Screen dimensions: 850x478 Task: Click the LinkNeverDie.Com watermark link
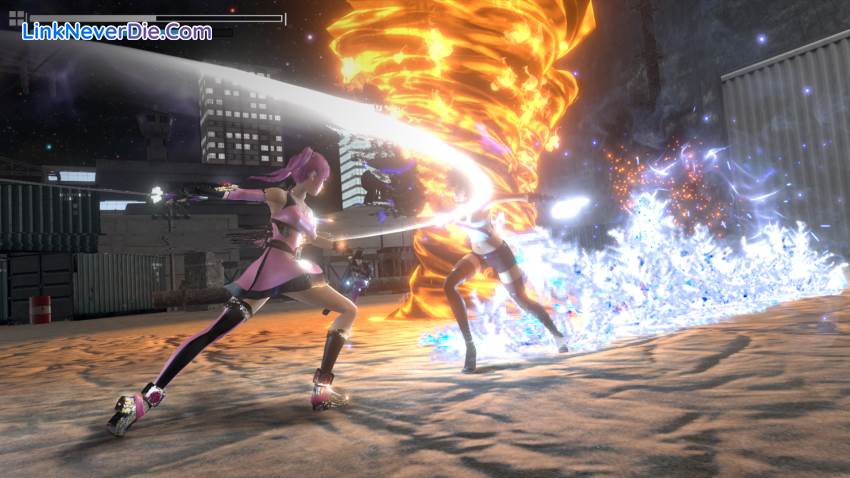pyautogui.click(x=117, y=32)
